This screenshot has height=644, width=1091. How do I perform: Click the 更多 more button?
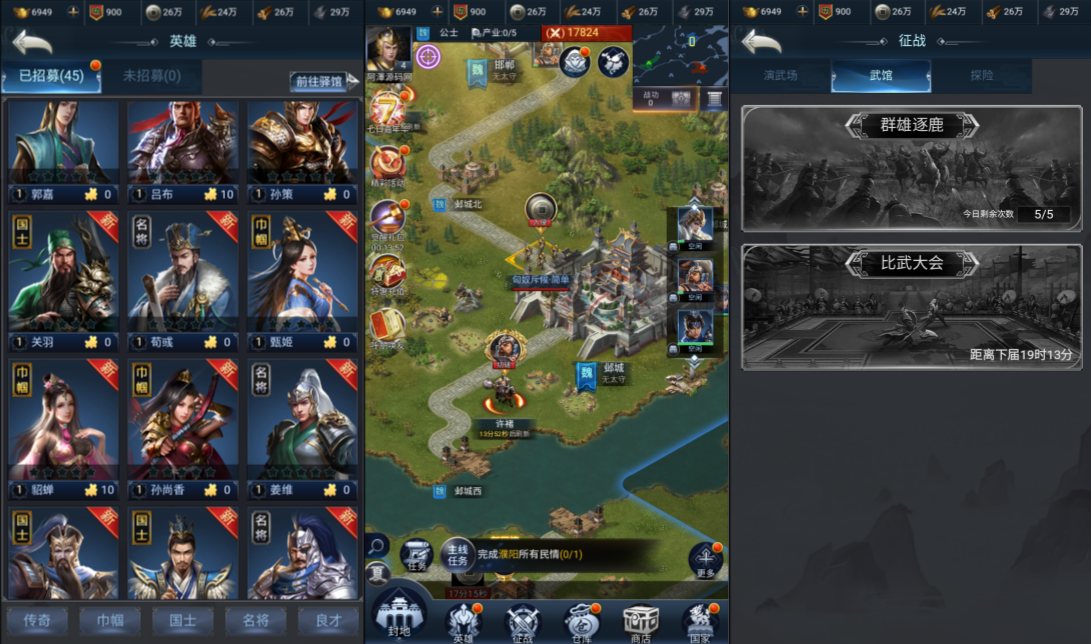705,561
